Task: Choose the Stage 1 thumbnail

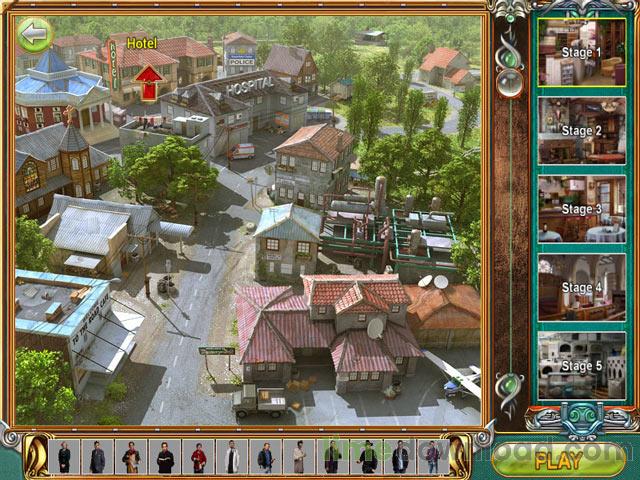Action: [x=581, y=52]
